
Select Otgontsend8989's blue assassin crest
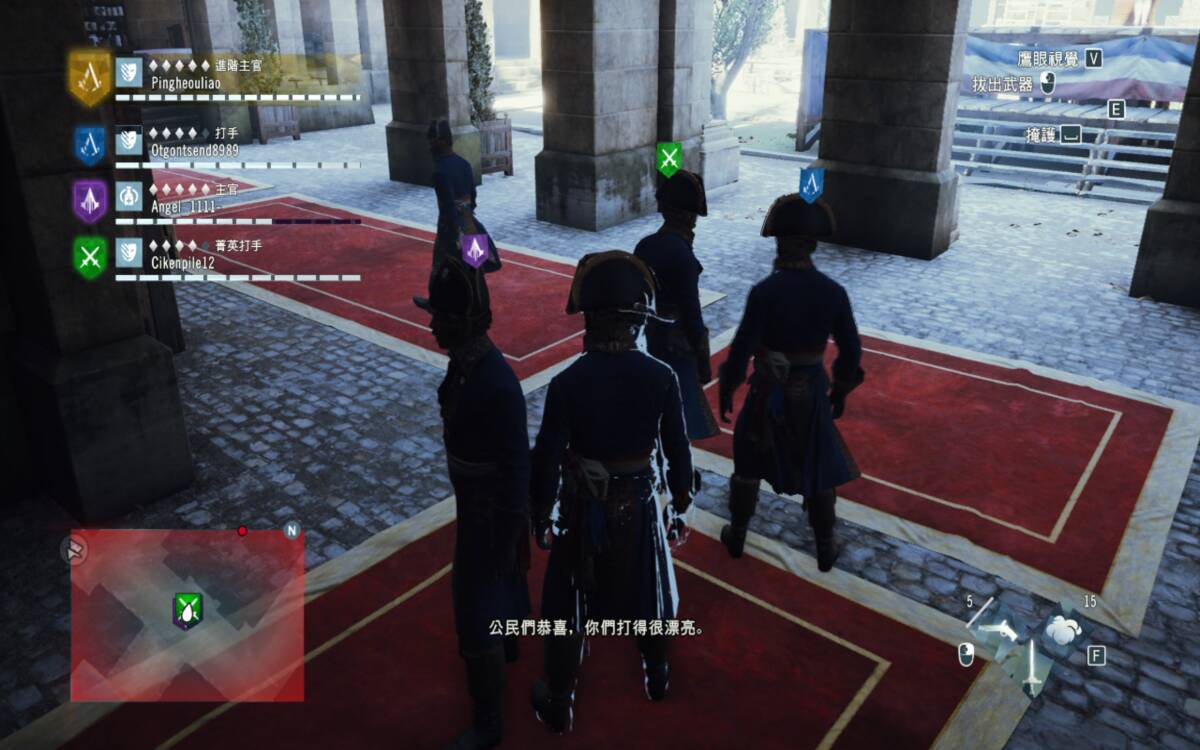89,144
